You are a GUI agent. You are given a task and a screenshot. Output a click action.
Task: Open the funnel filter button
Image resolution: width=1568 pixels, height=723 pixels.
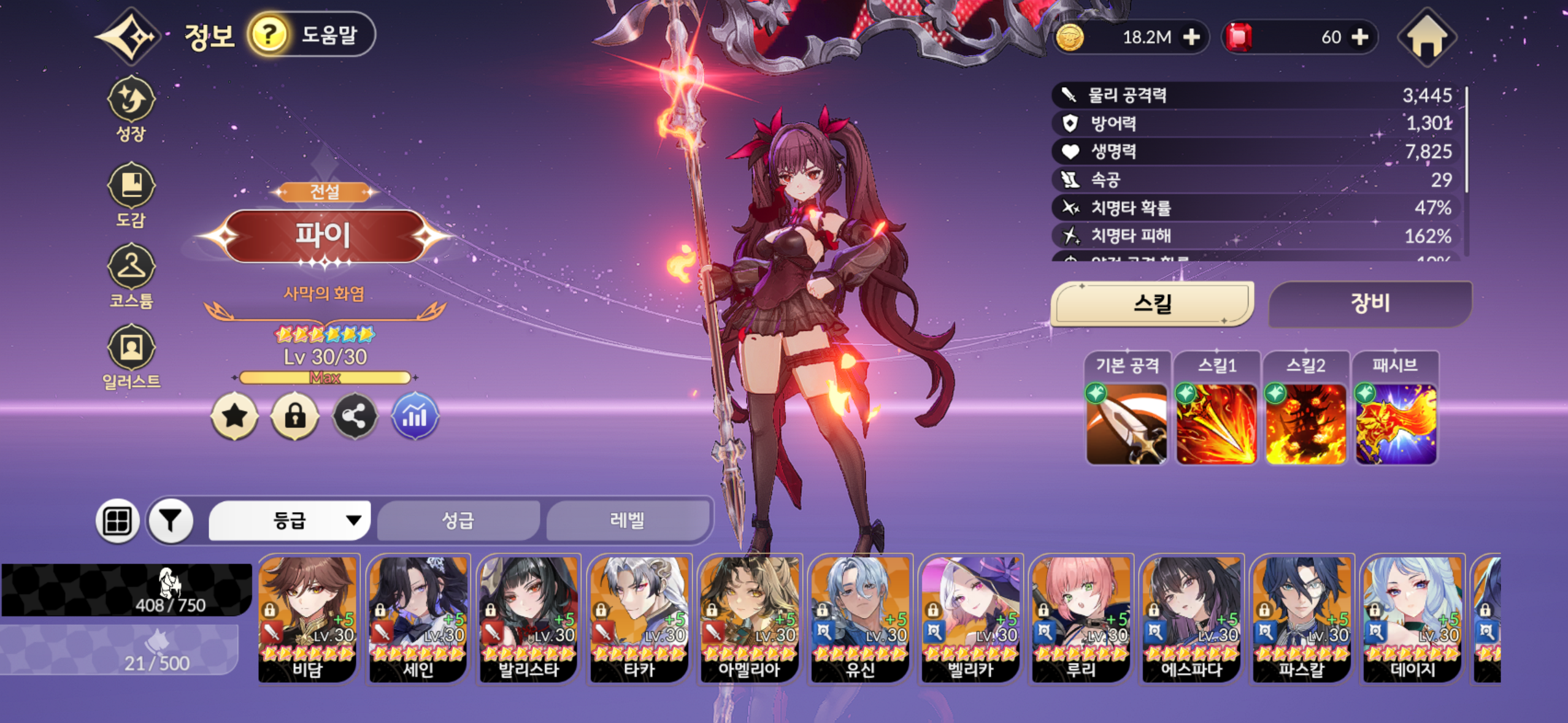pos(171,521)
